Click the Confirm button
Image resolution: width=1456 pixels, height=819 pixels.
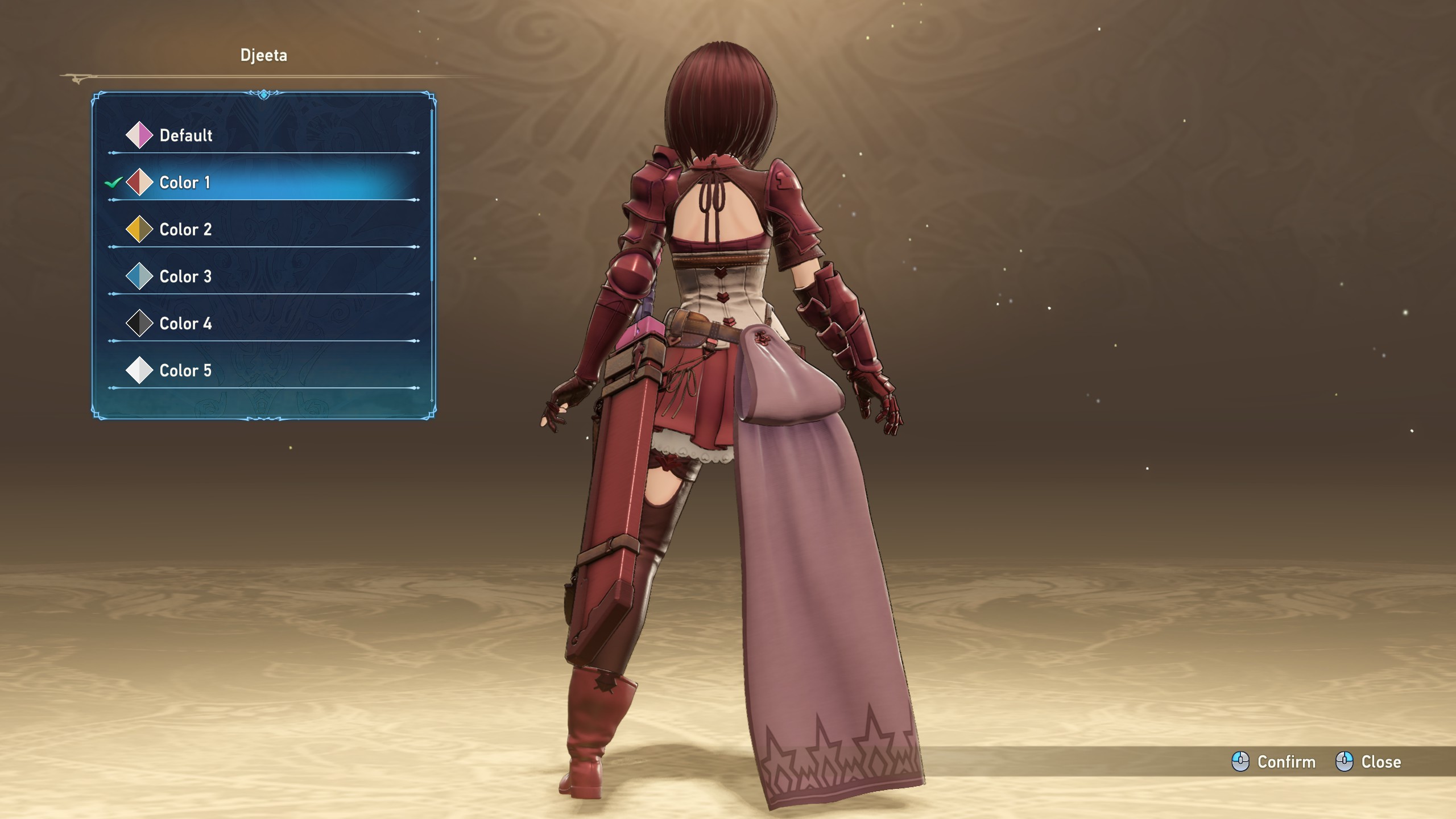1274,762
